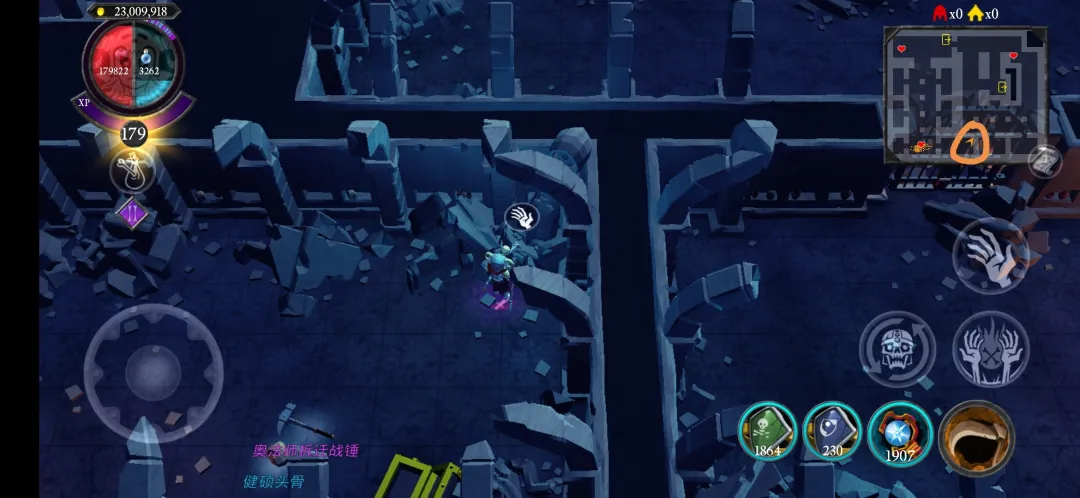Tap the purple diamond swords icon
The width and height of the screenshot is (1080, 498).
pyautogui.click(x=133, y=213)
